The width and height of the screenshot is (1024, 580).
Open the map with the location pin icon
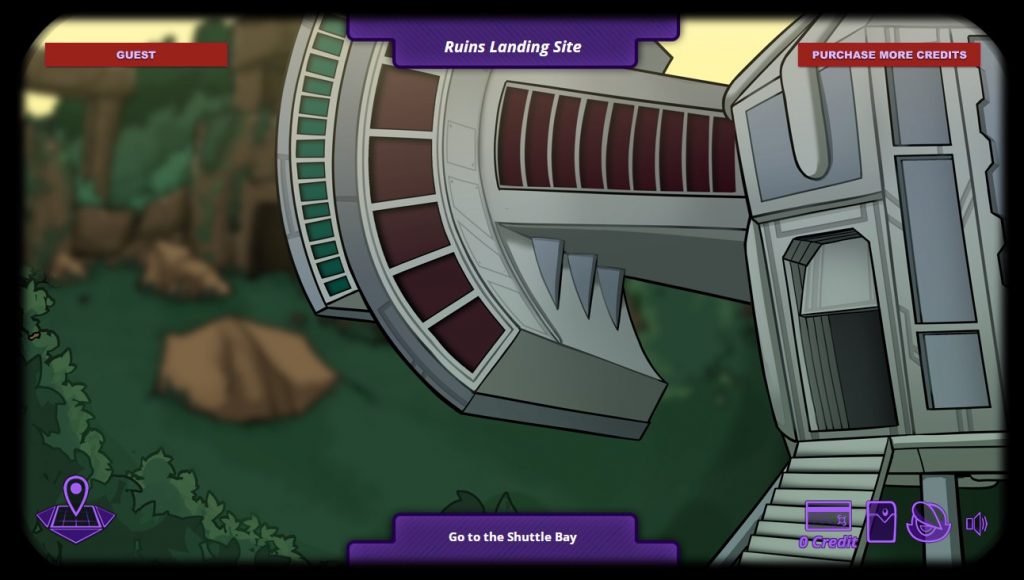pos(76,506)
